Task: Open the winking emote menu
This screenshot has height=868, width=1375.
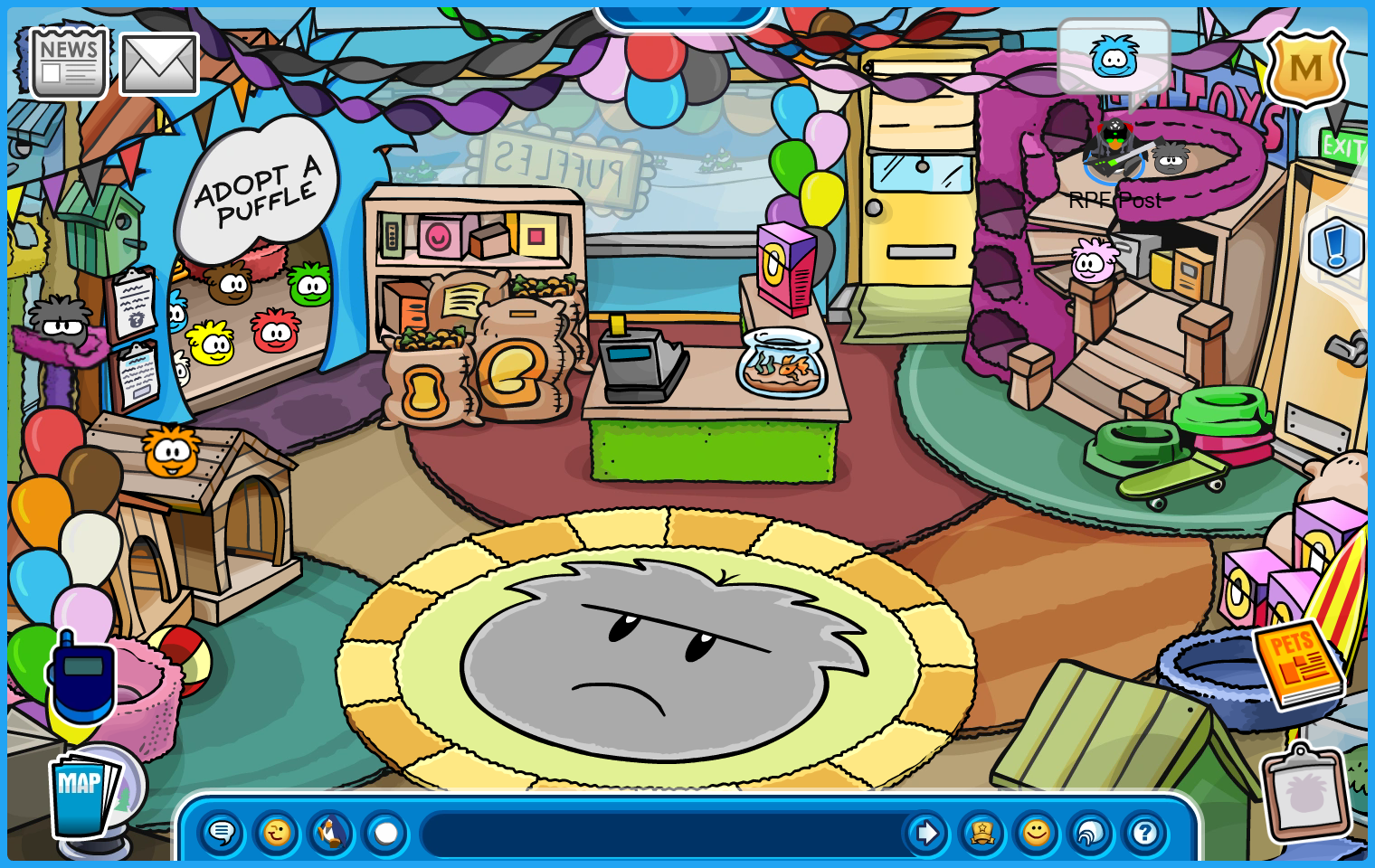Action: pos(276,832)
